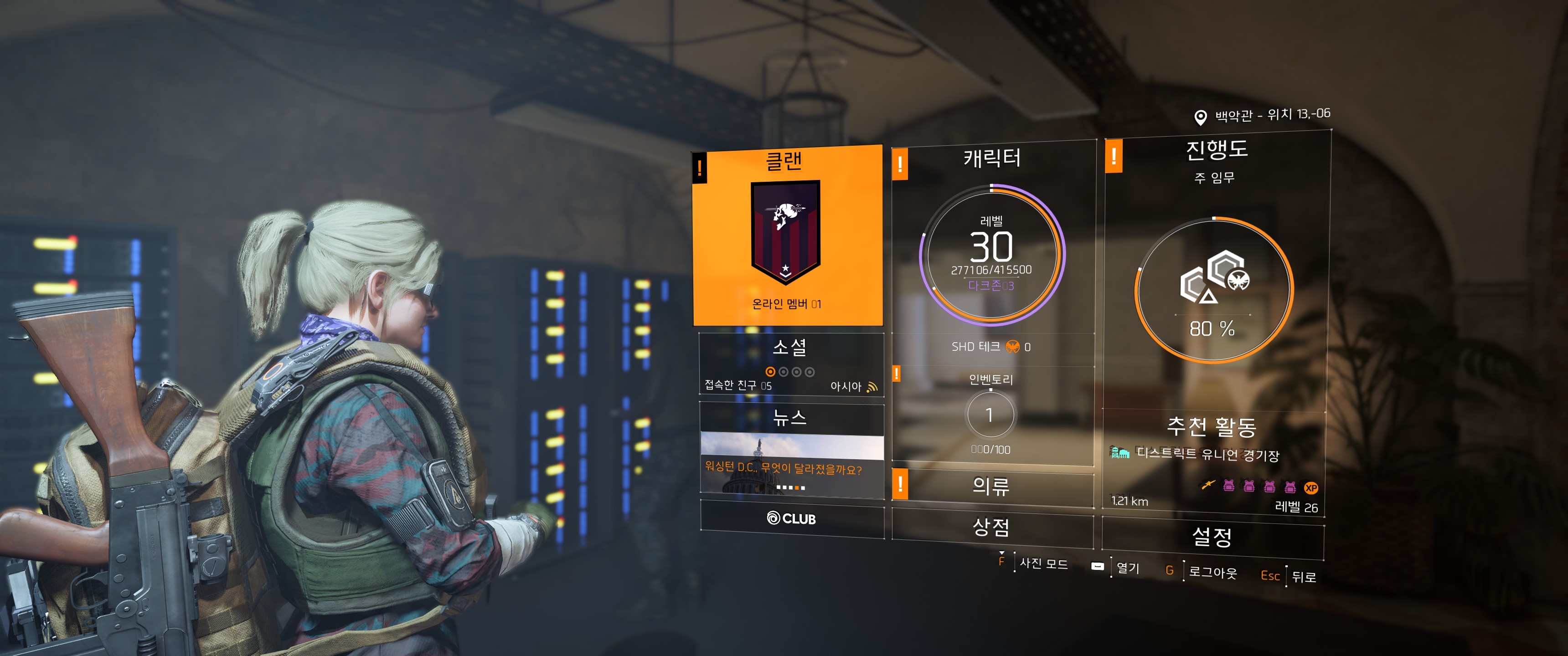
Task: Open the 의류 apparel menu
Action: click(x=991, y=486)
